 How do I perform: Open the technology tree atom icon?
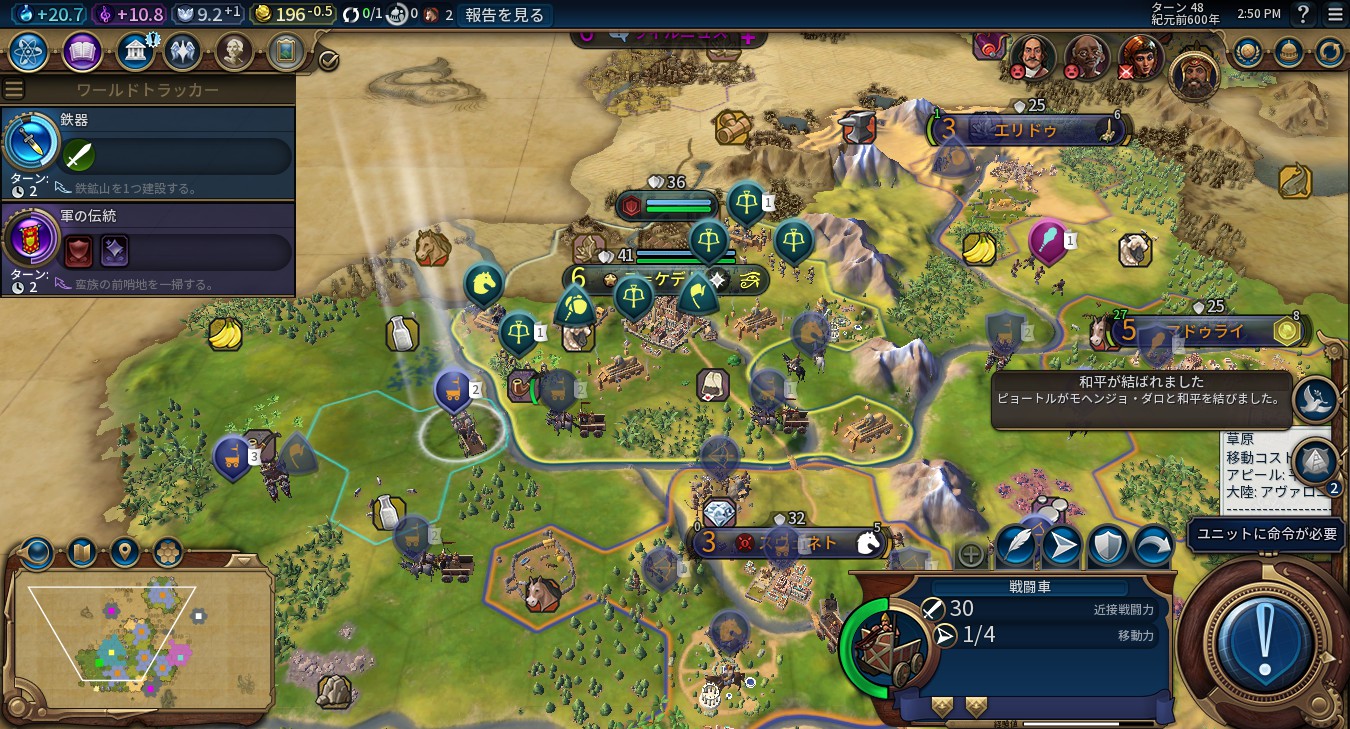[28, 52]
